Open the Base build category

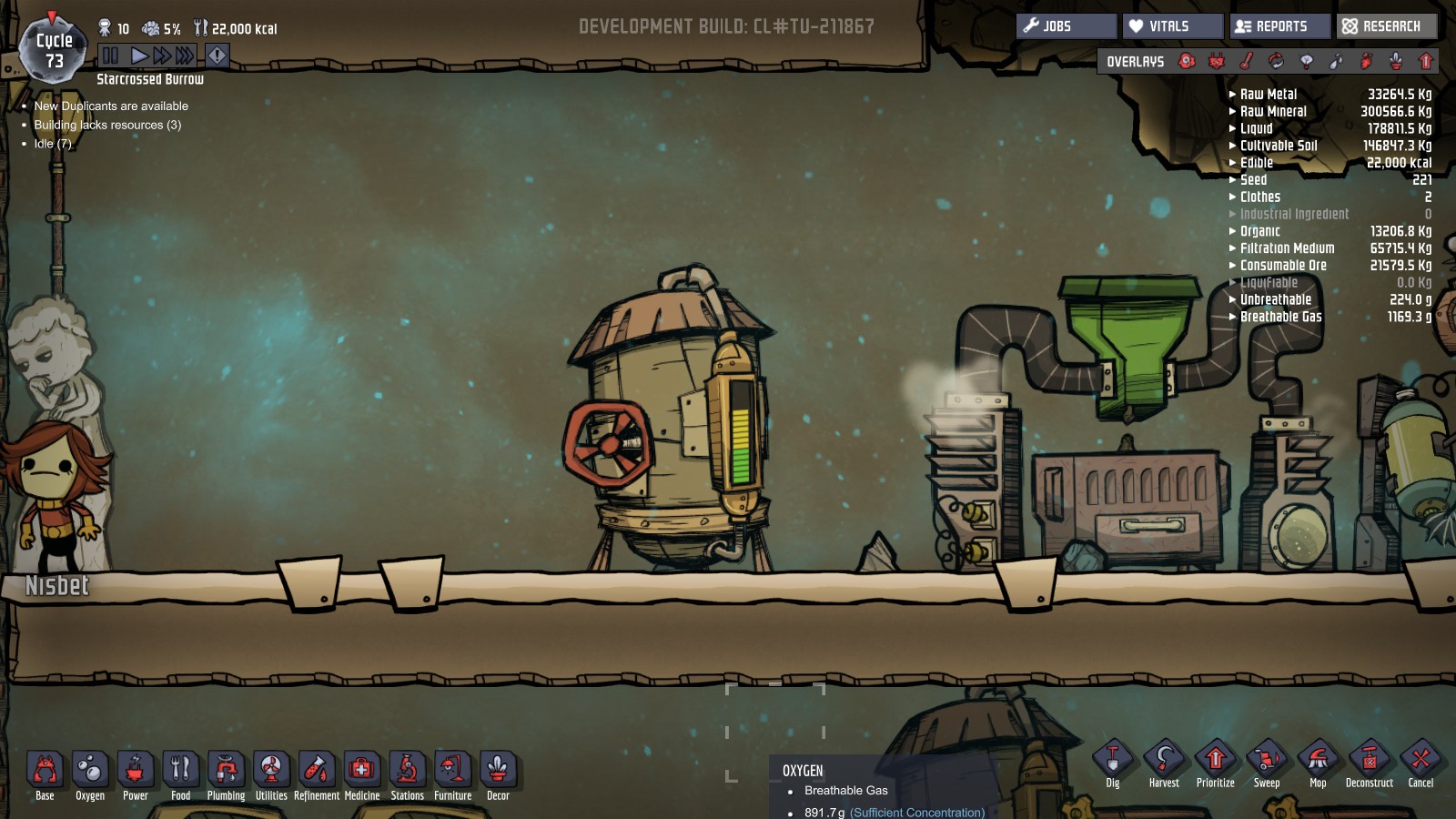[x=45, y=771]
